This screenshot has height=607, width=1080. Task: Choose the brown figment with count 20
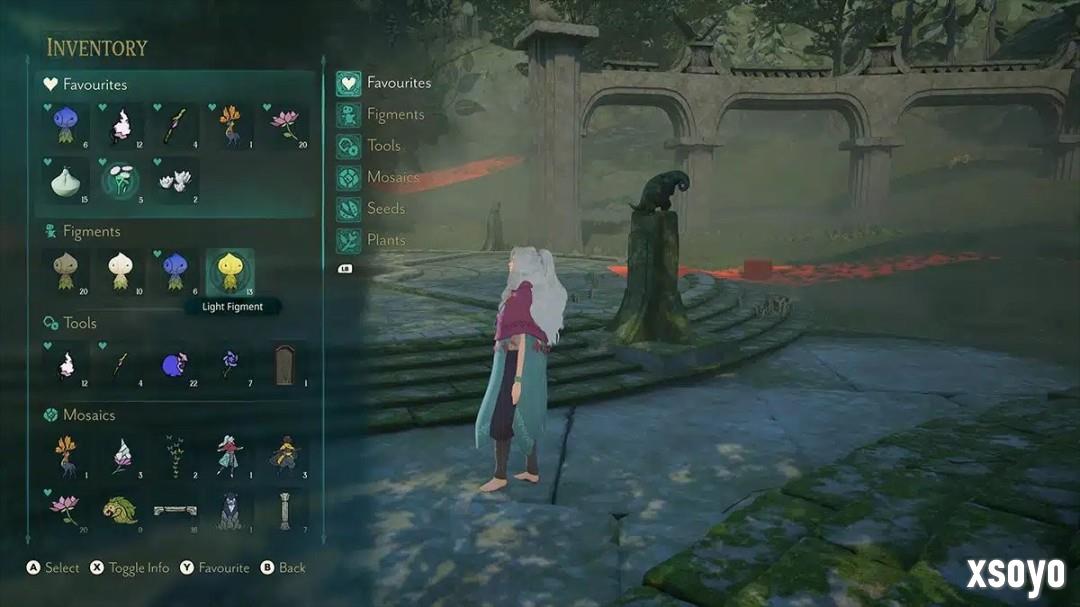pos(66,271)
